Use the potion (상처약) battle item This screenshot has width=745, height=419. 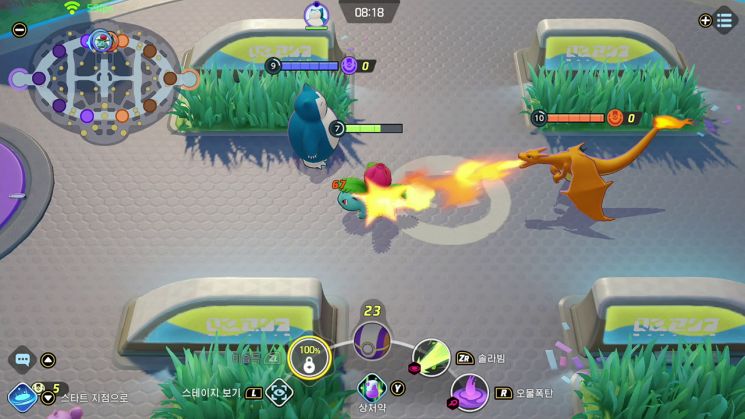click(371, 386)
